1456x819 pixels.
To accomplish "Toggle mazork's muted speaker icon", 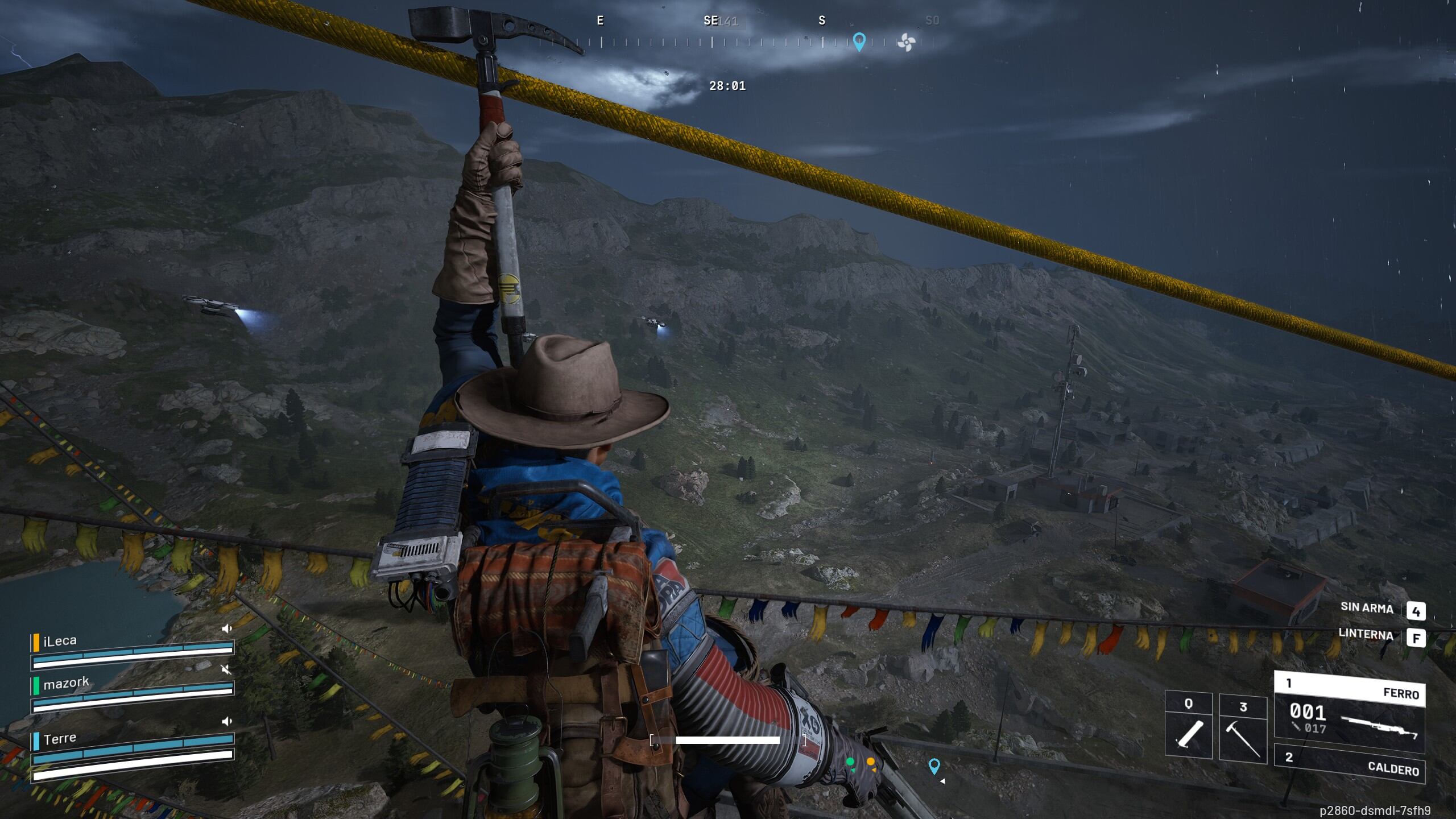I will click(226, 669).
